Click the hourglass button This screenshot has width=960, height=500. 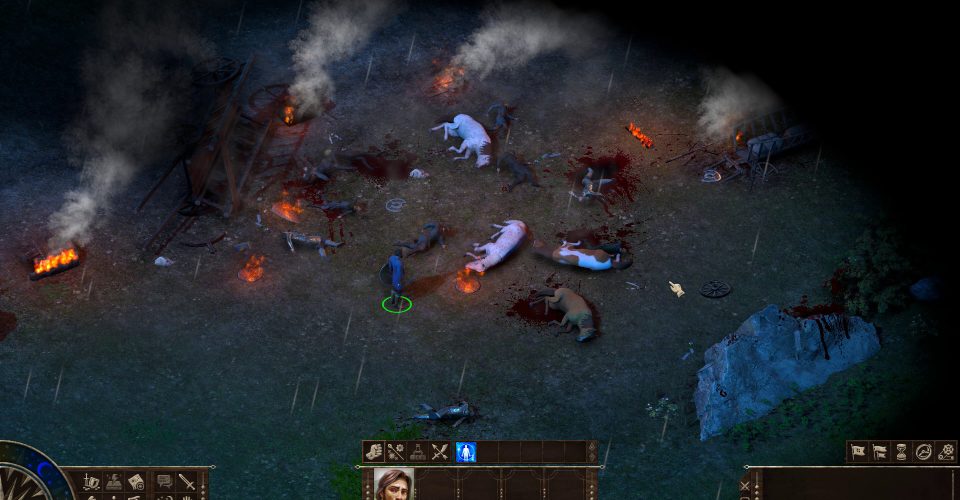coord(902,452)
